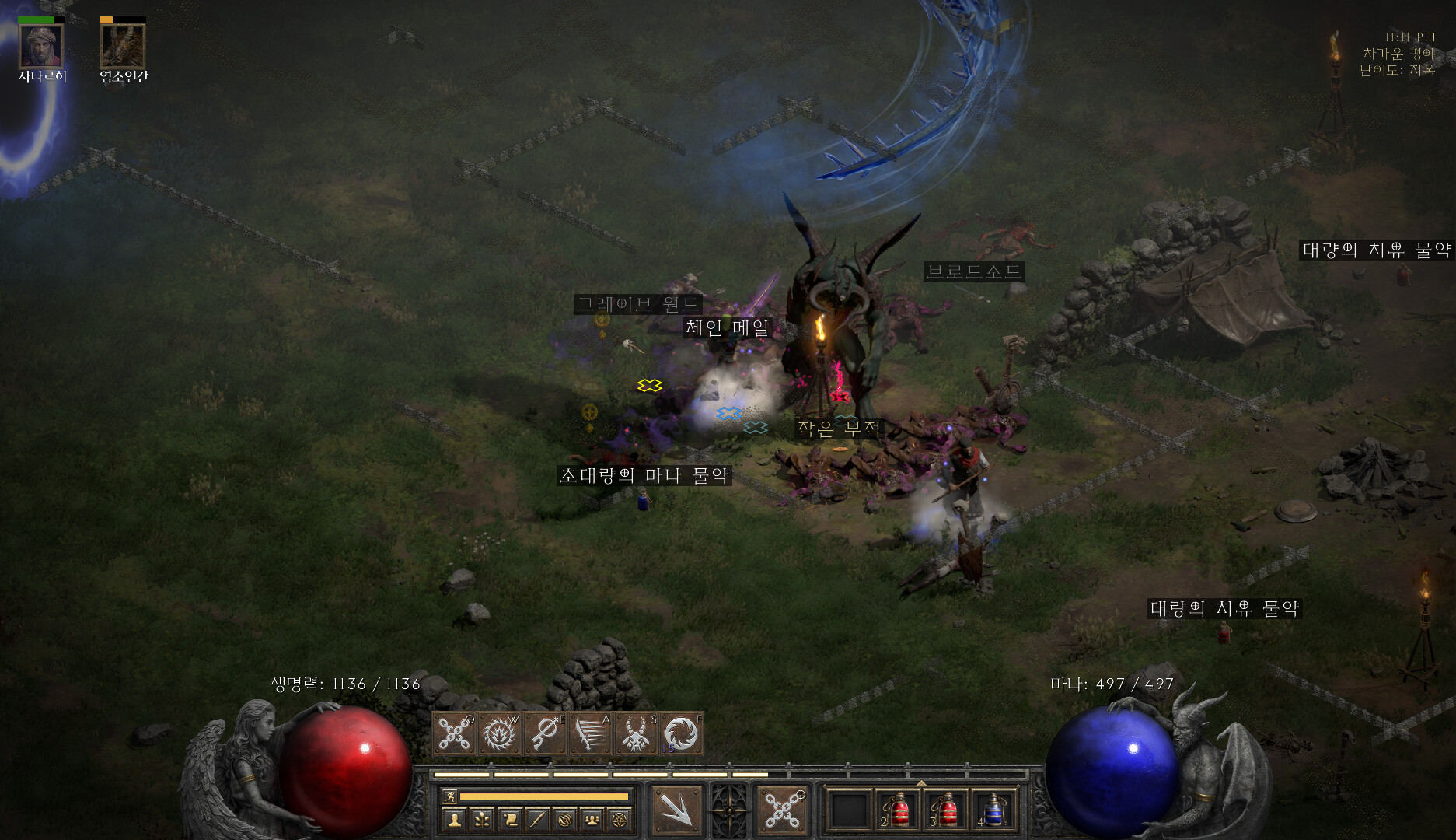1456x840 pixels.
Task: Click the sword icon in the mini panel
Action: click(537, 819)
